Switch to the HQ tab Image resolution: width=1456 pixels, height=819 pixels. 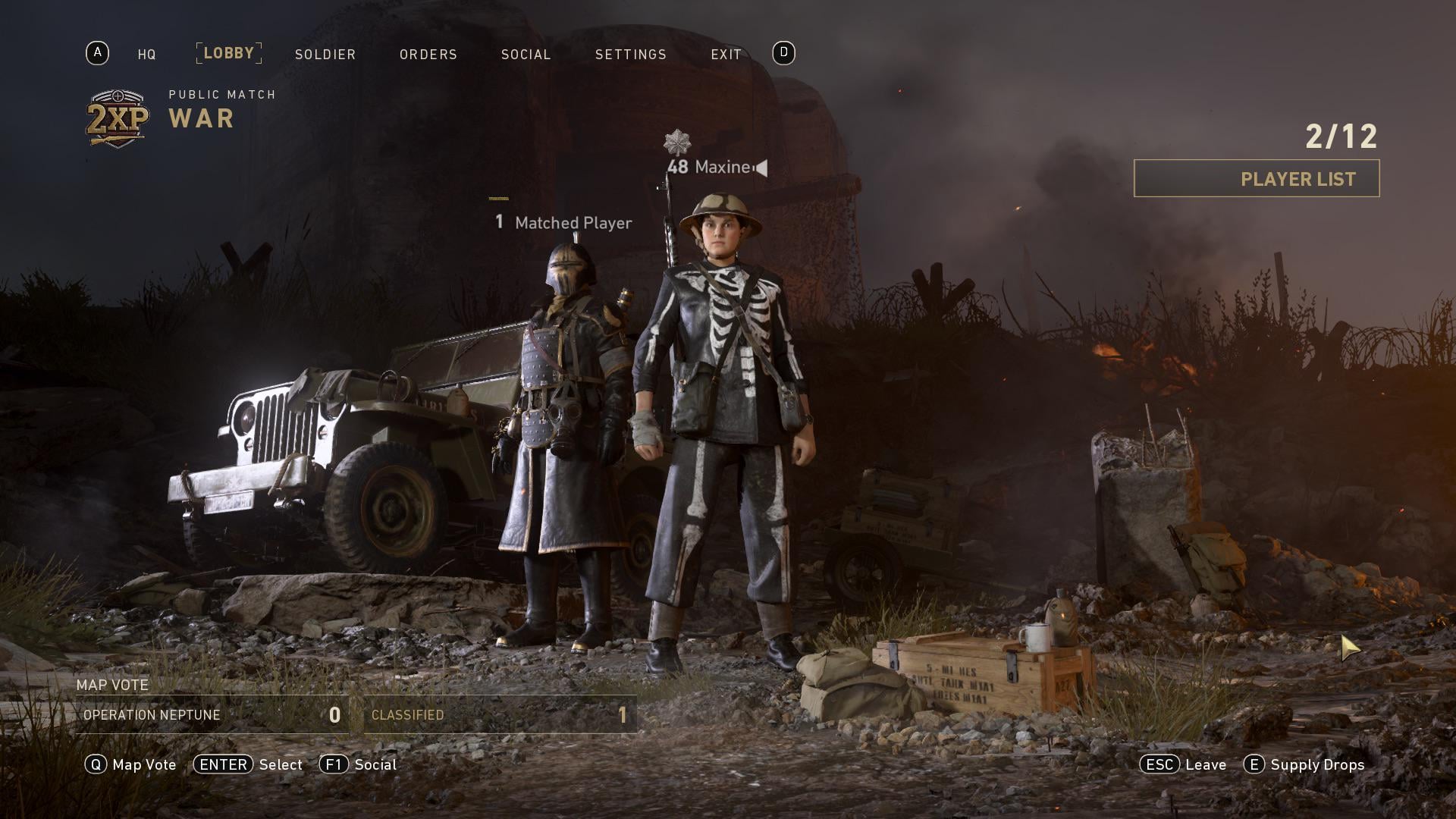point(146,55)
